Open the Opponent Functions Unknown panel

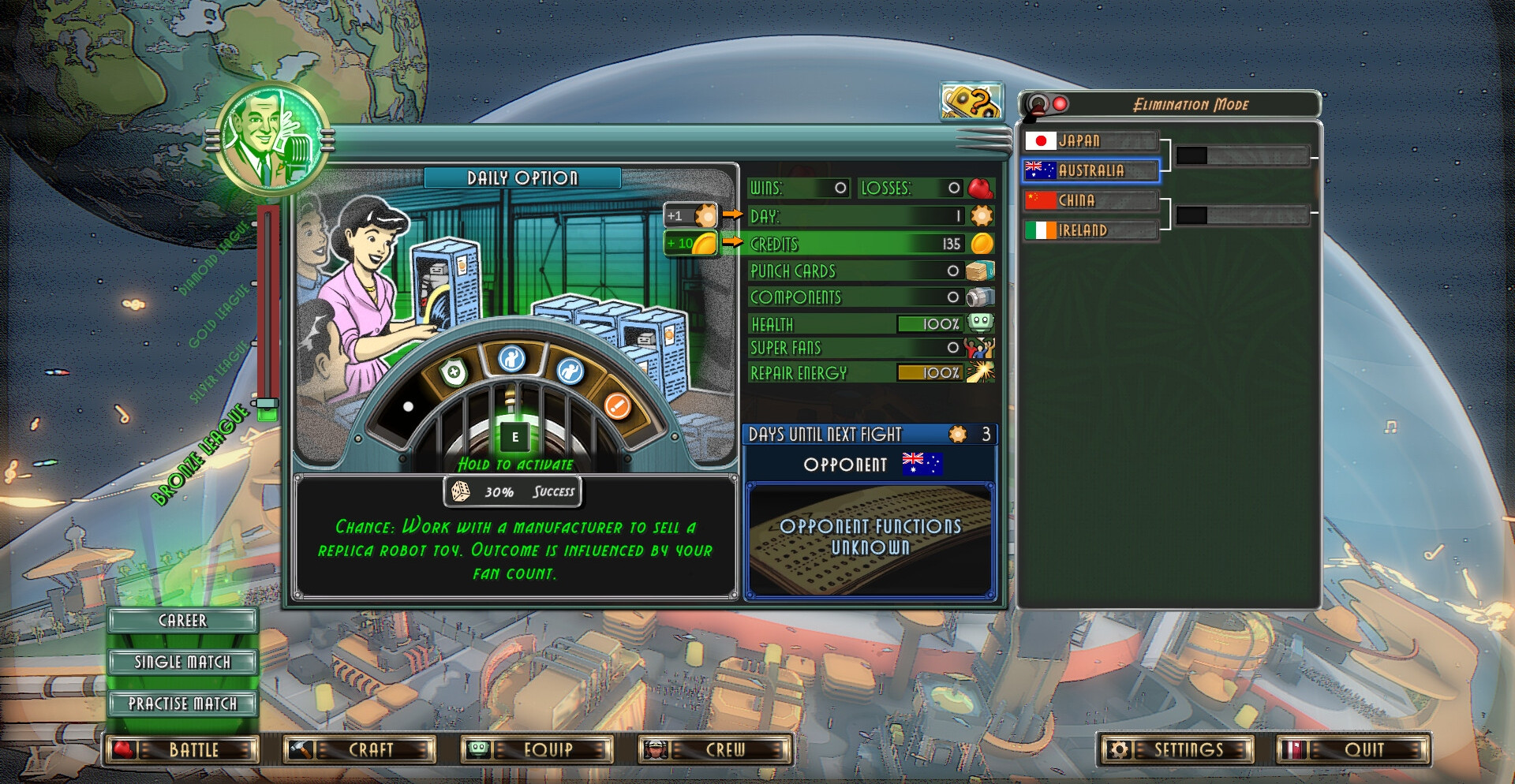coord(870,539)
